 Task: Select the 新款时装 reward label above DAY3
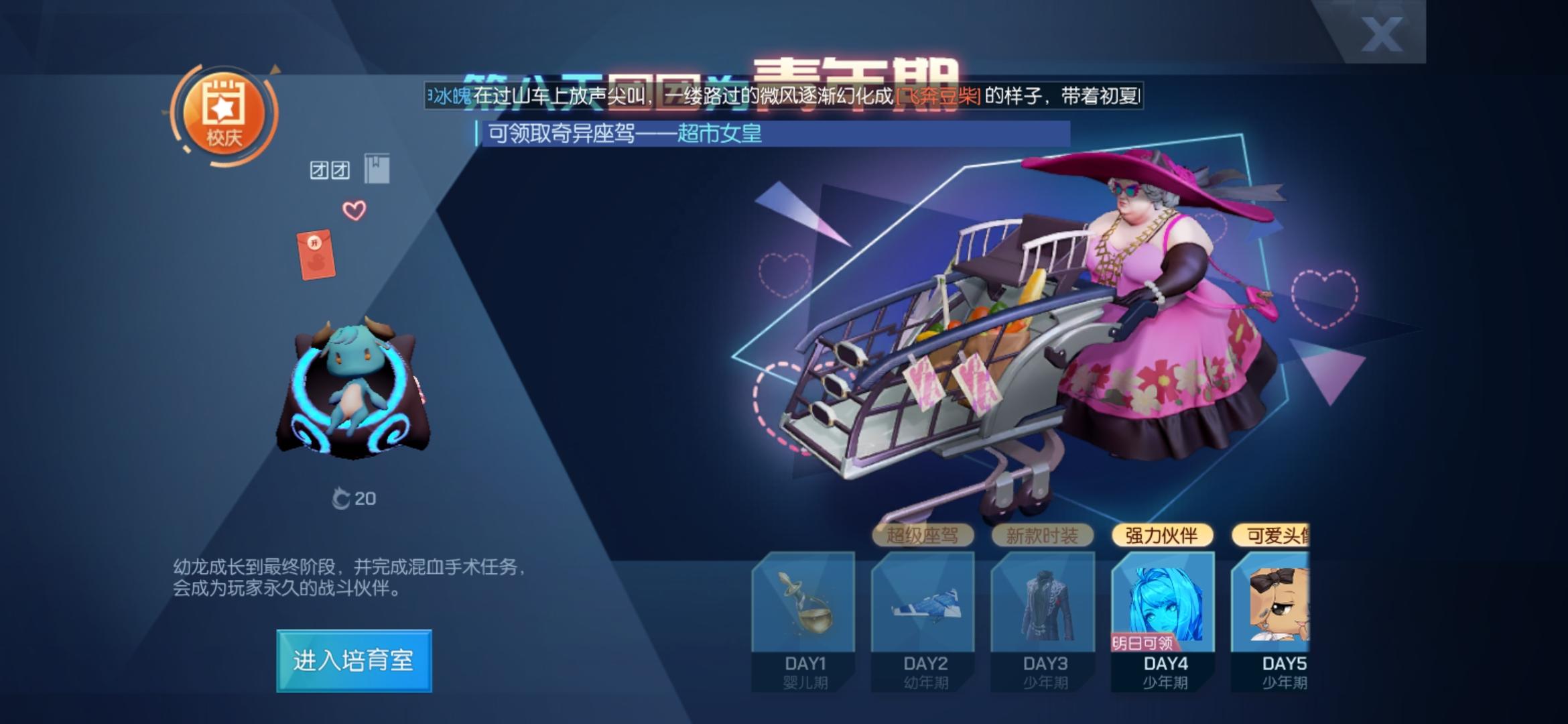pyautogui.click(x=1043, y=536)
